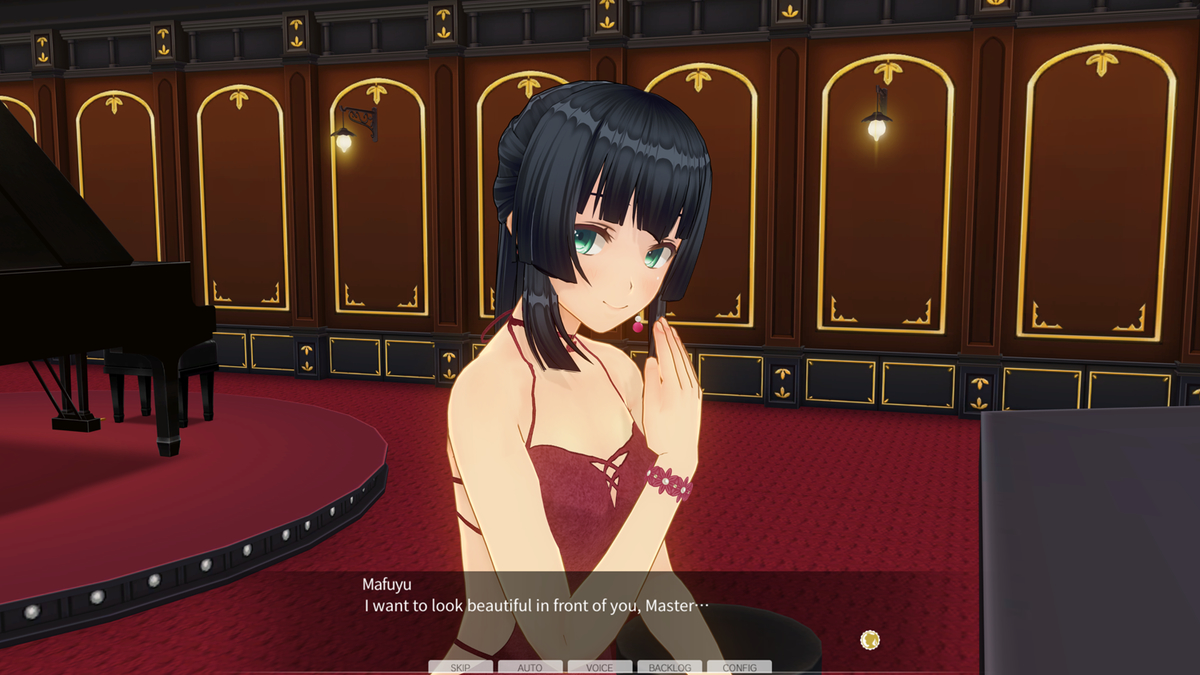Open the BACKLOG history

[669, 667]
